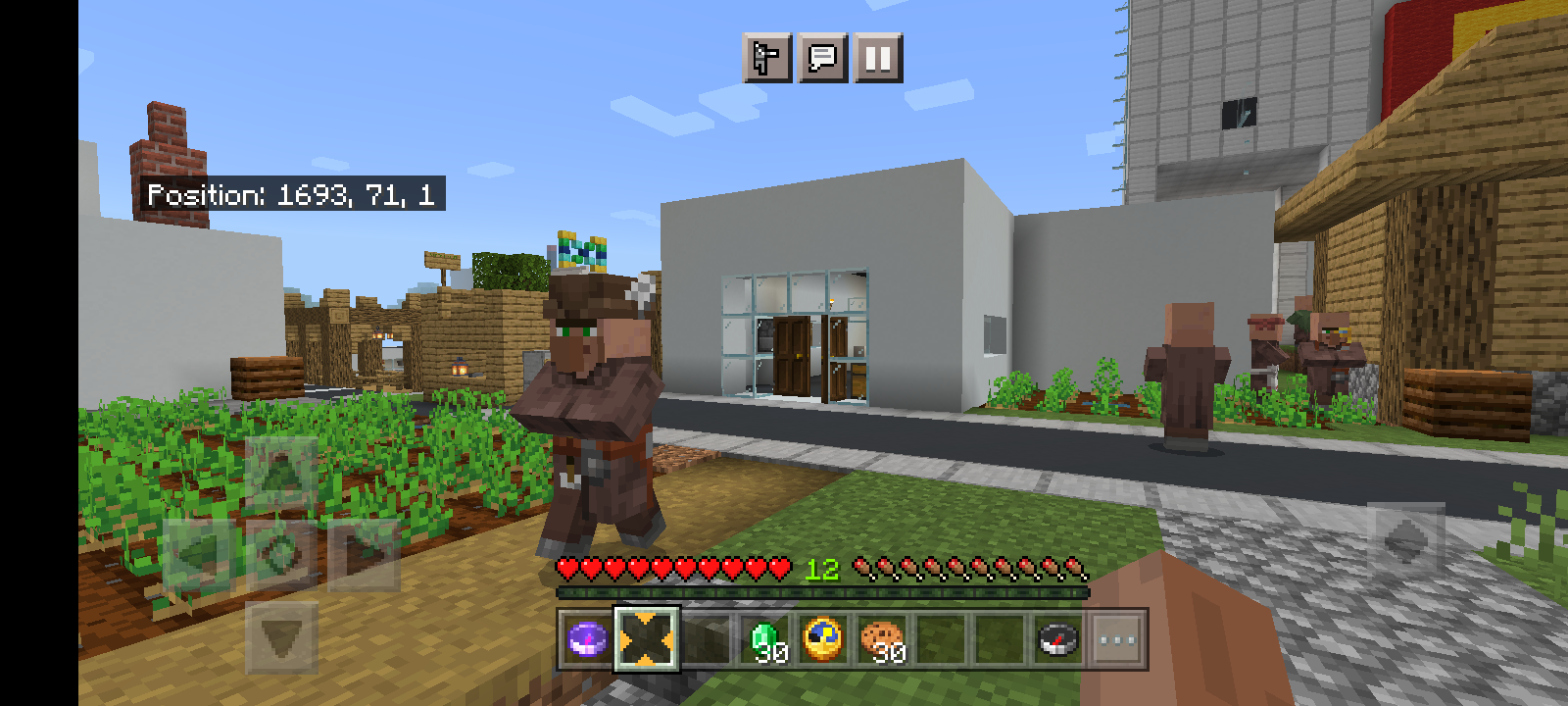Open the chat speech-bubble button
The height and width of the screenshot is (706, 1568).
pos(822,58)
